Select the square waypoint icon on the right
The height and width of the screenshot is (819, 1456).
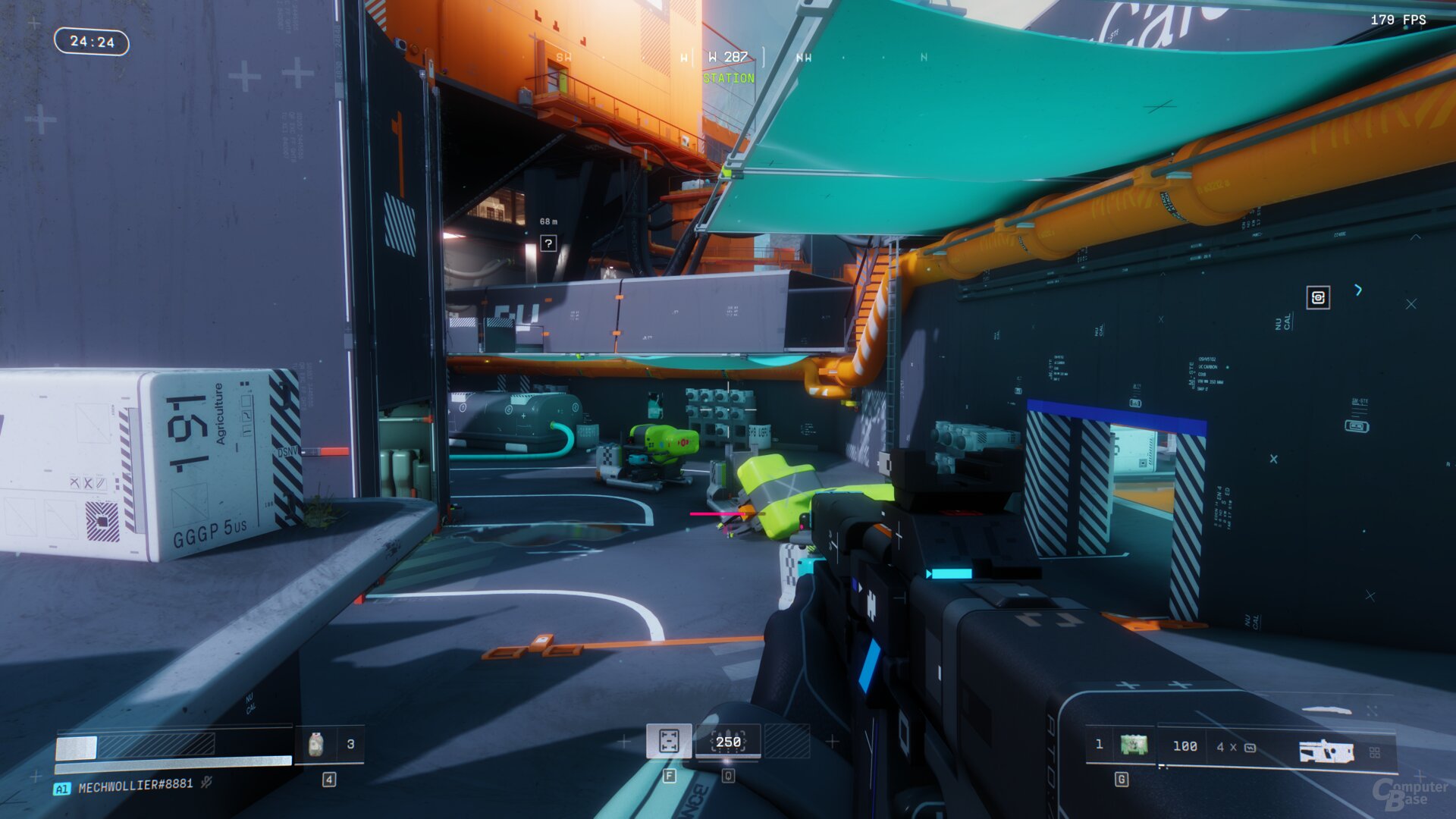tap(1318, 297)
